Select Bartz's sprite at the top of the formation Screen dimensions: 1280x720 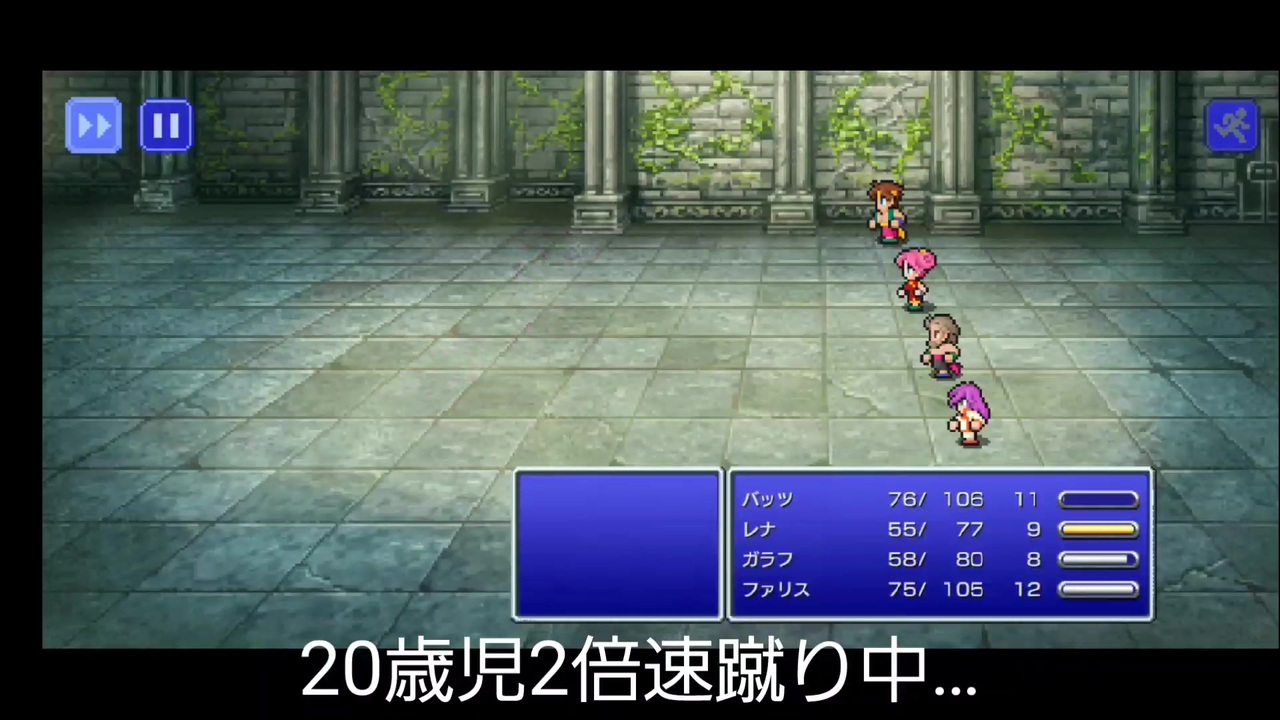[888, 210]
